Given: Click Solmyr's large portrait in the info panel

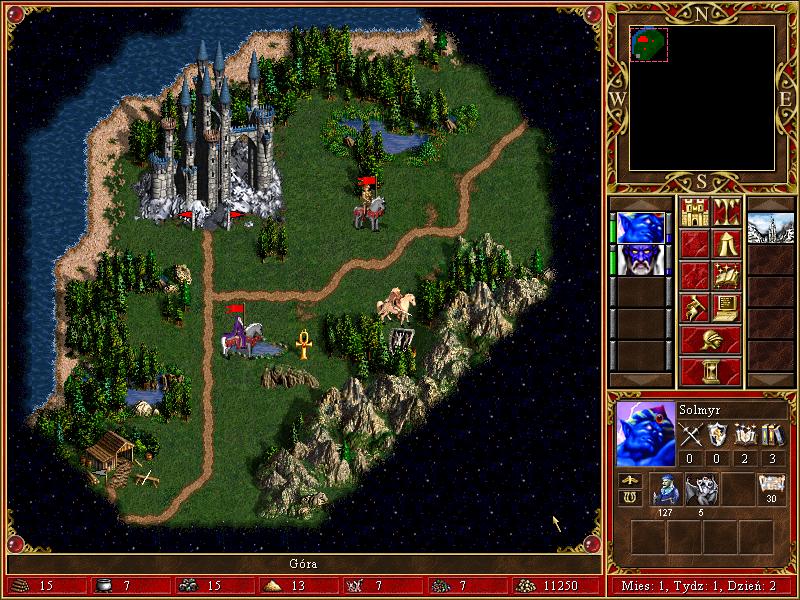Looking at the screenshot, I should click(645, 434).
